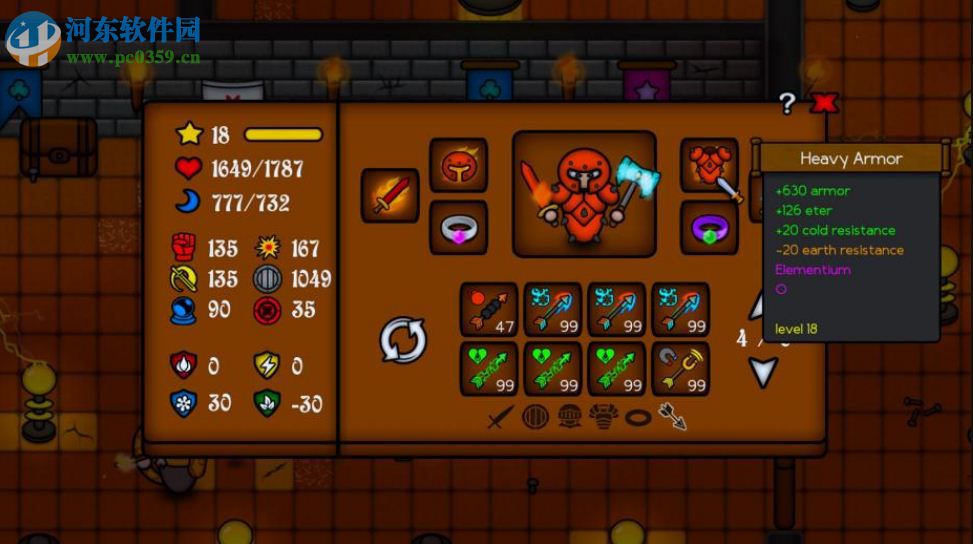Filter inventory by arrows category
This screenshot has width=973, height=544.
[672, 417]
